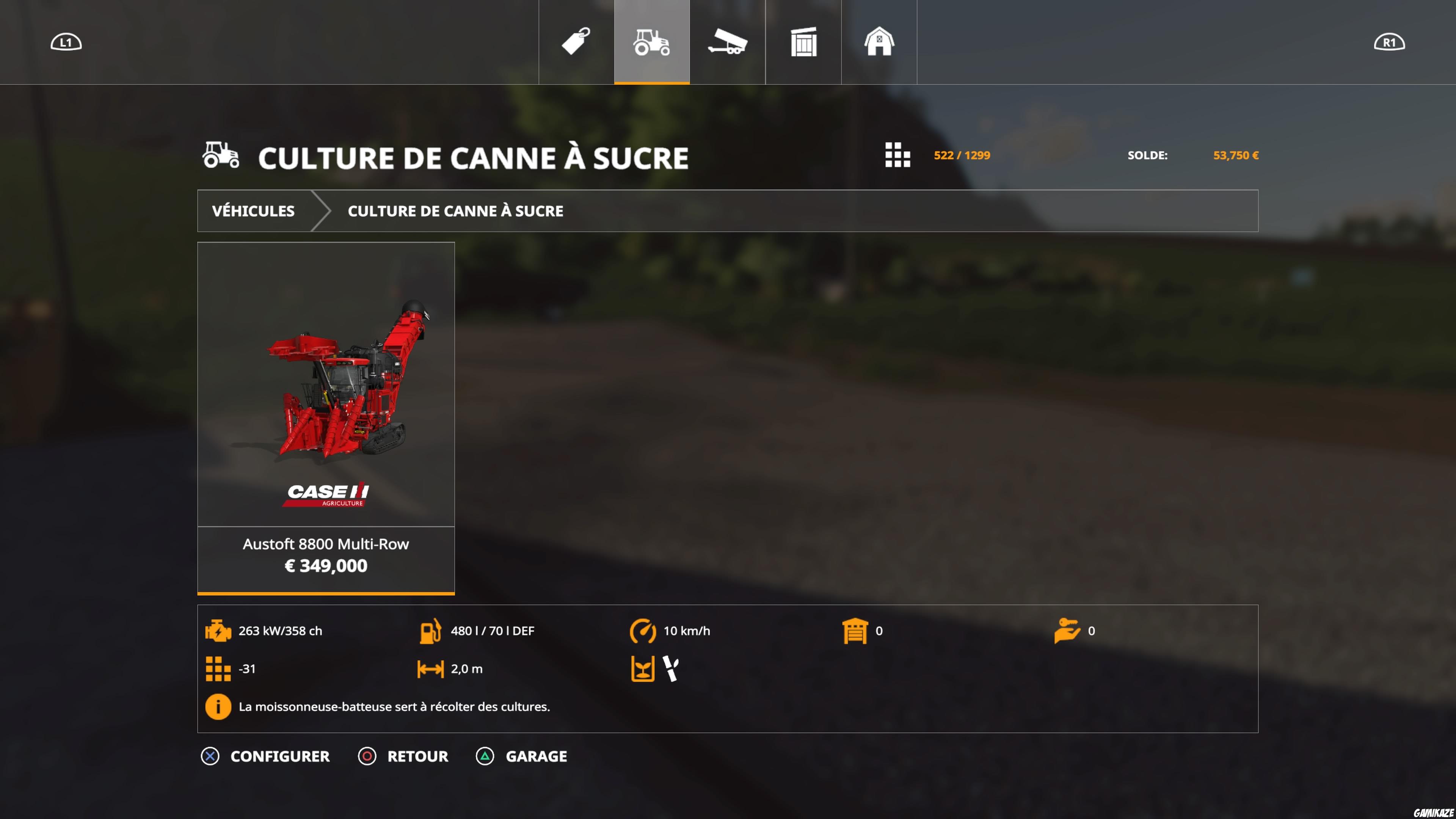Click the fuel capacity icon
This screenshot has width=1456, height=819.
tap(431, 631)
